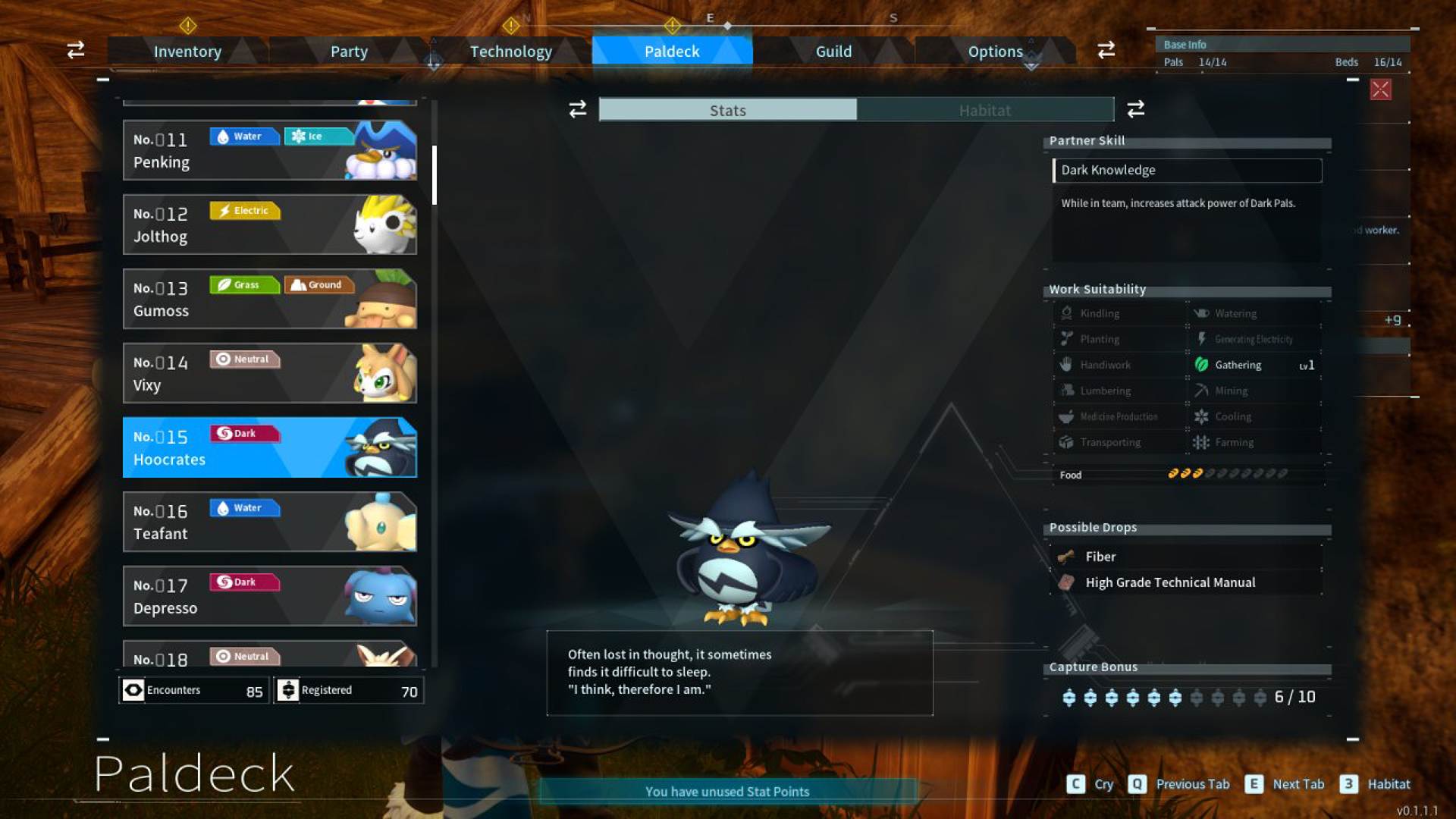Viewport: 1456px width, 819px height.
Task: Switch to the Habitat tab
Action: [x=984, y=110]
